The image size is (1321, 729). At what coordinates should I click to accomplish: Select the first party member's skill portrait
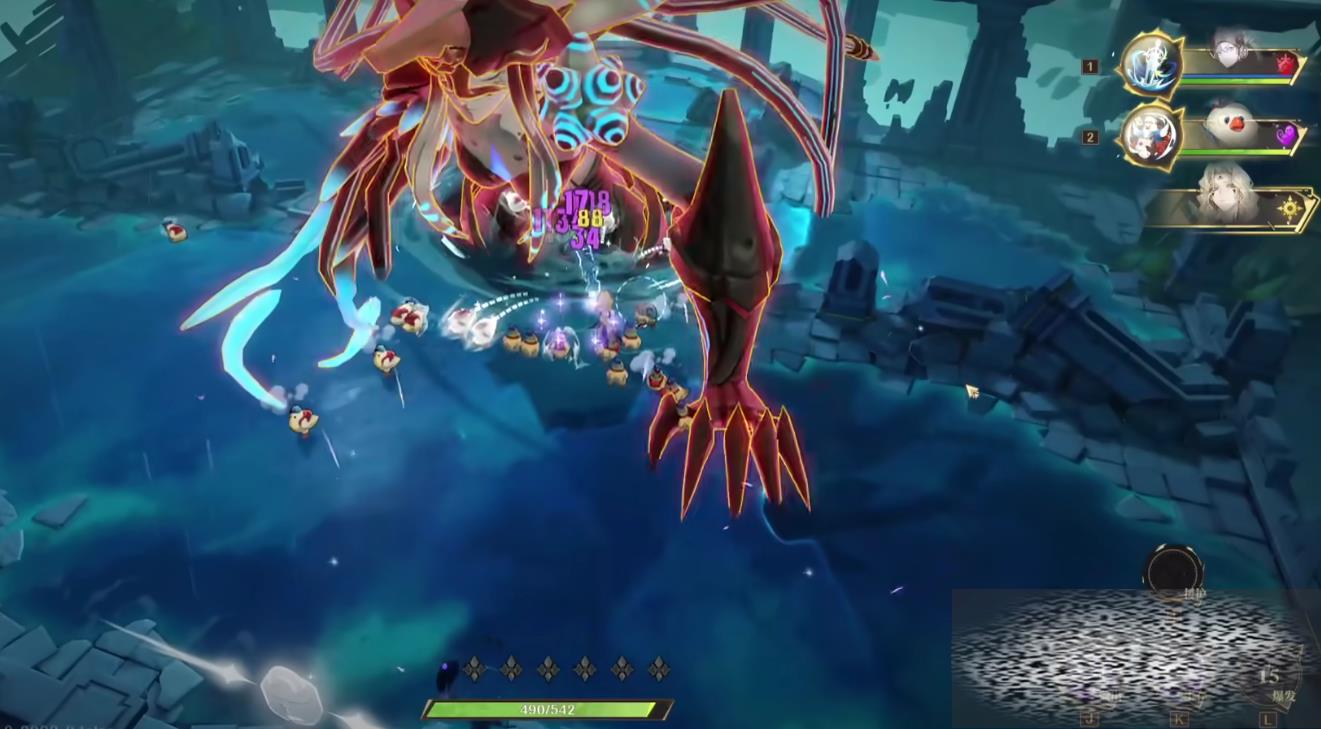(x=1151, y=64)
